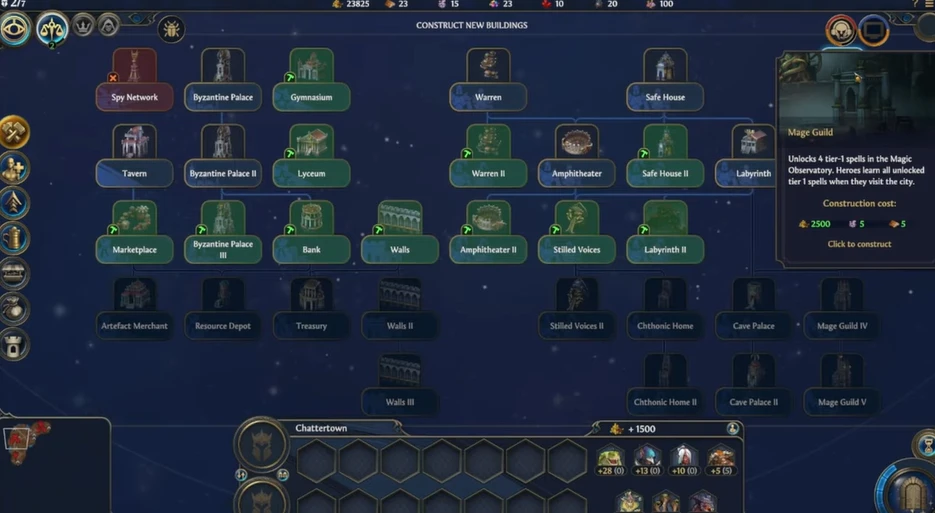The width and height of the screenshot is (935, 513).
Task: Choose the Labyrinth II building
Action: [665, 235]
